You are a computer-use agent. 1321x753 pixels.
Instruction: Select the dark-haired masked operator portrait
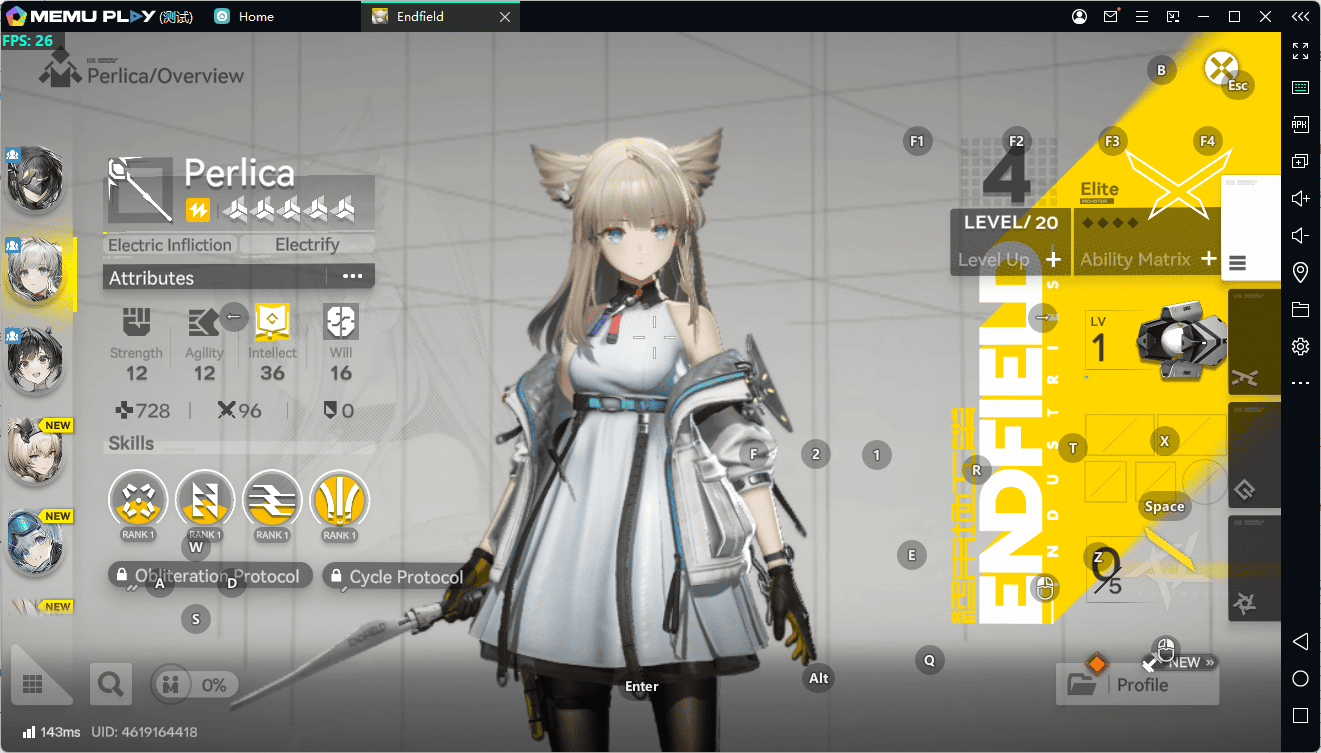point(36,179)
